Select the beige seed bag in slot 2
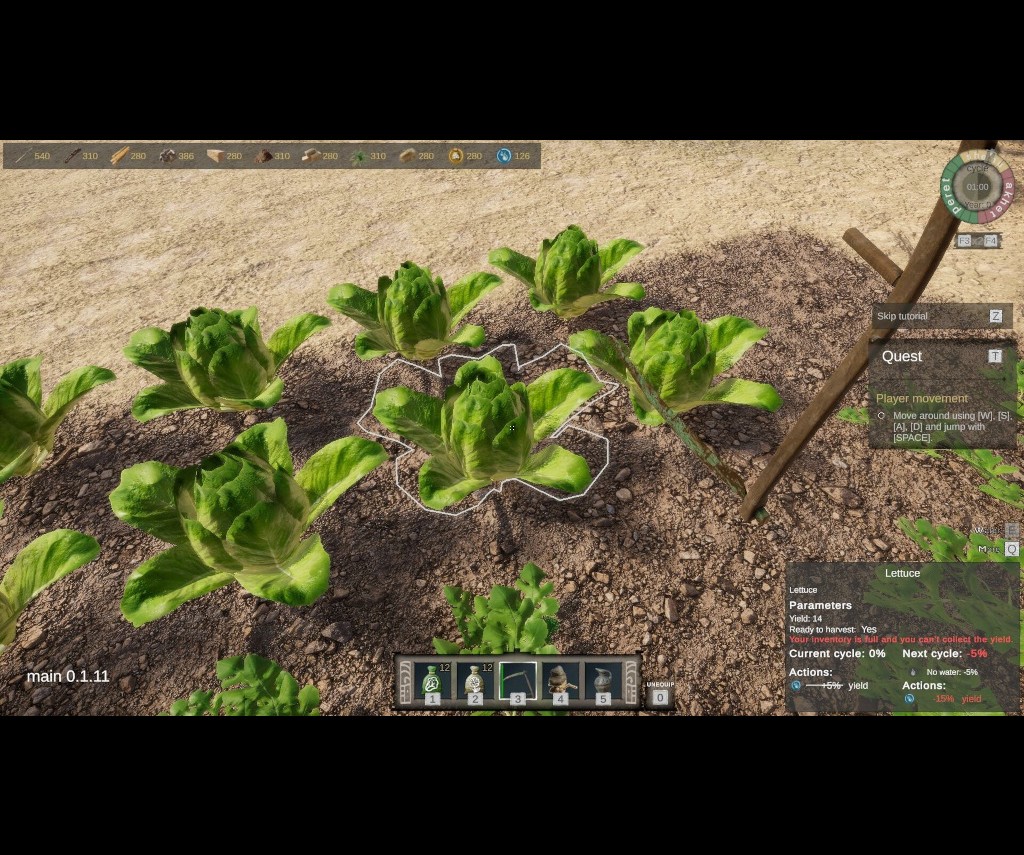This screenshot has height=855, width=1024. 475,682
